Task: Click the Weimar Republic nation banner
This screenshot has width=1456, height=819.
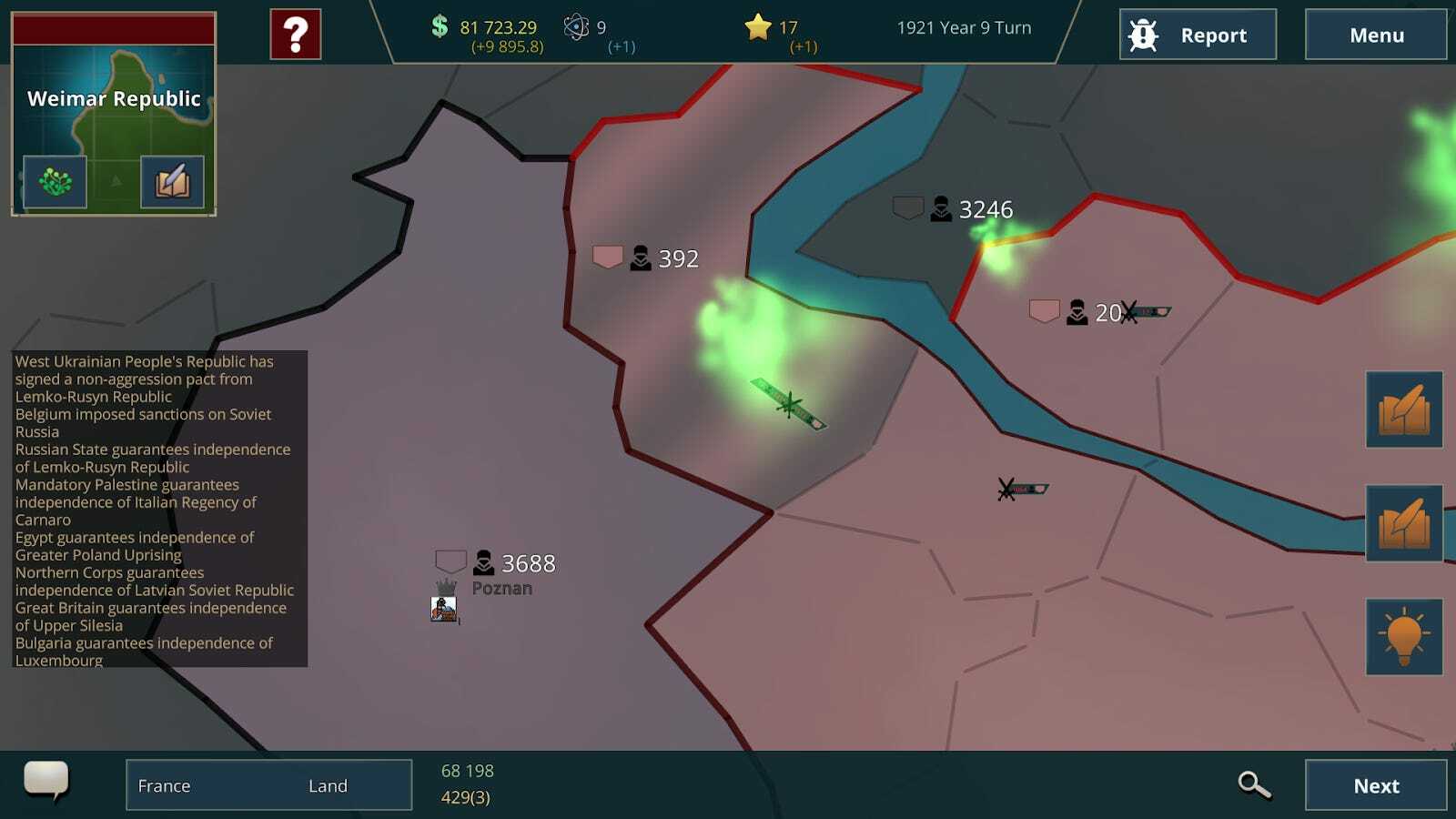Action: 114,98
